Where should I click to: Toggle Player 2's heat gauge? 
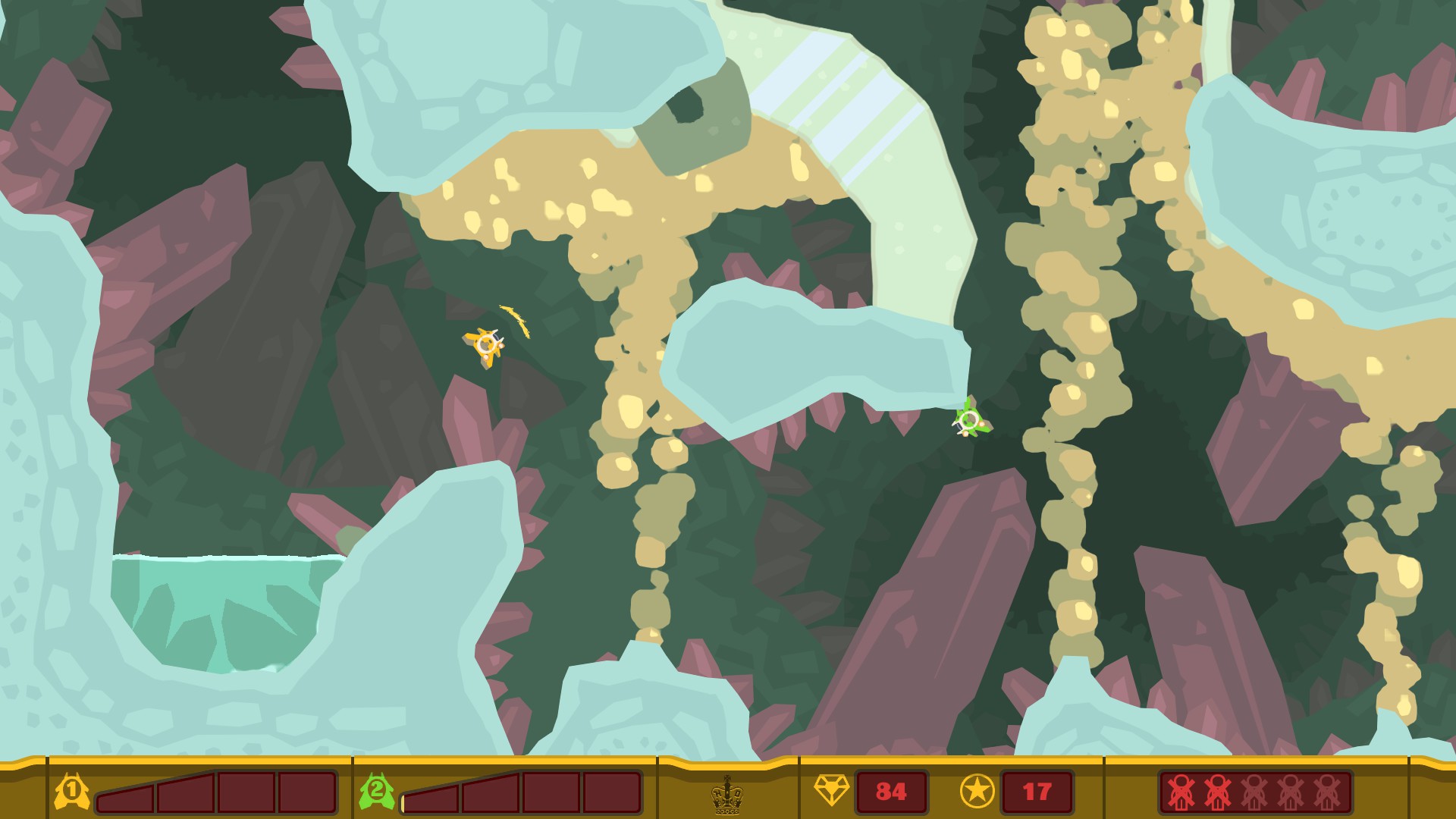point(523,794)
